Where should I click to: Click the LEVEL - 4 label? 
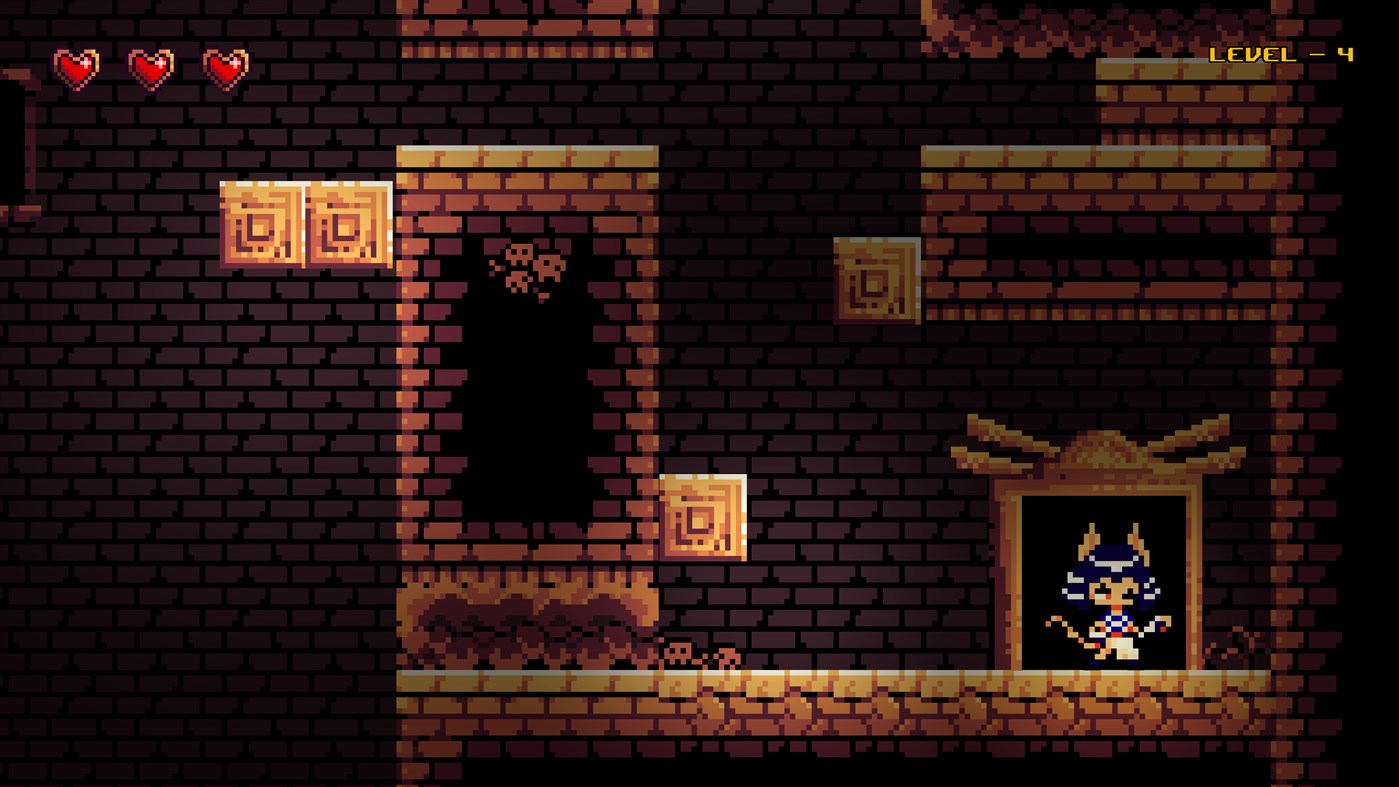click(x=1280, y=55)
